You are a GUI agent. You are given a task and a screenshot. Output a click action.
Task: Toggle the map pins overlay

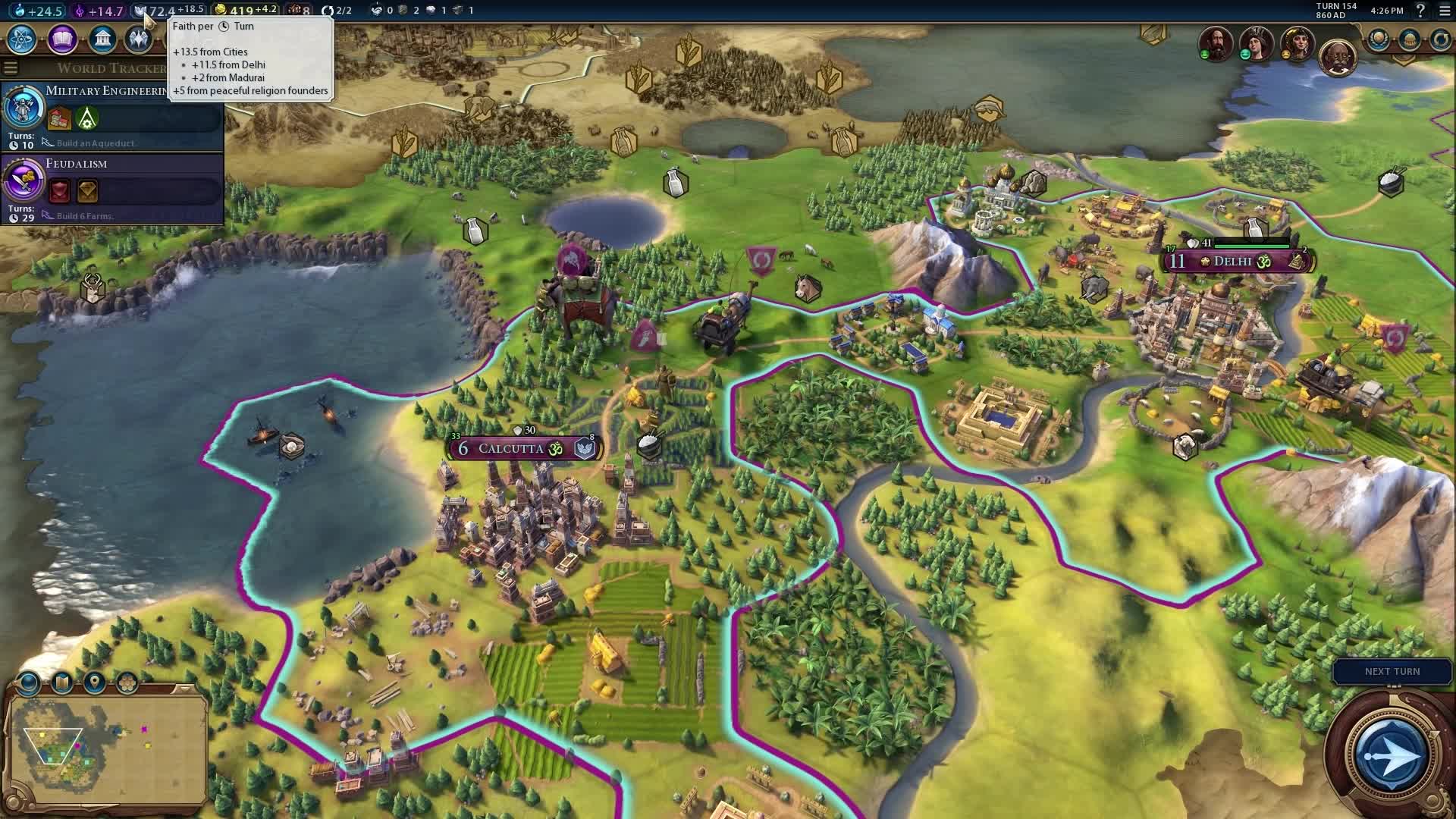tap(94, 682)
